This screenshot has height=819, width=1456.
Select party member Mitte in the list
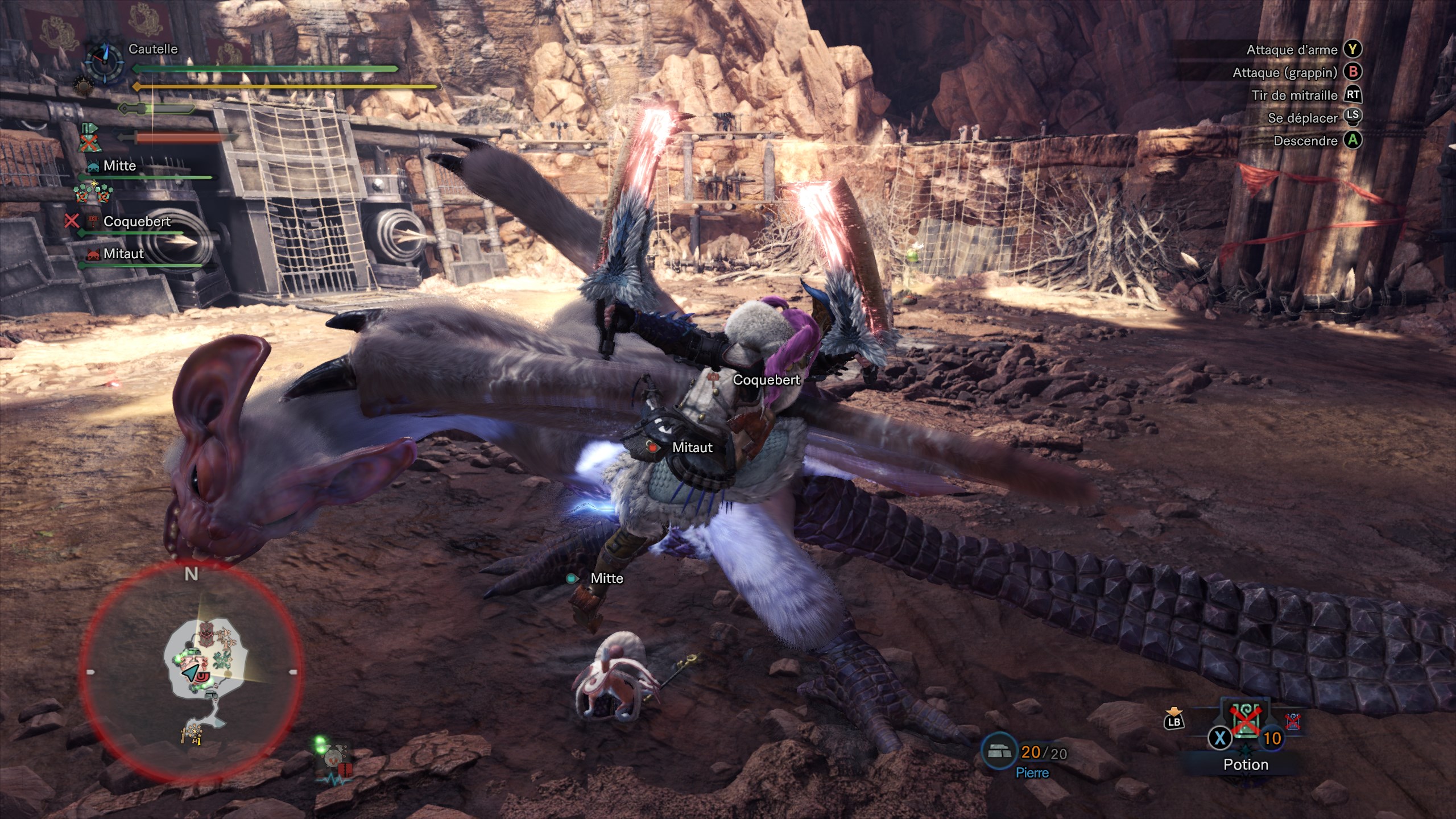pyautogui.click(x=119, y=166)
